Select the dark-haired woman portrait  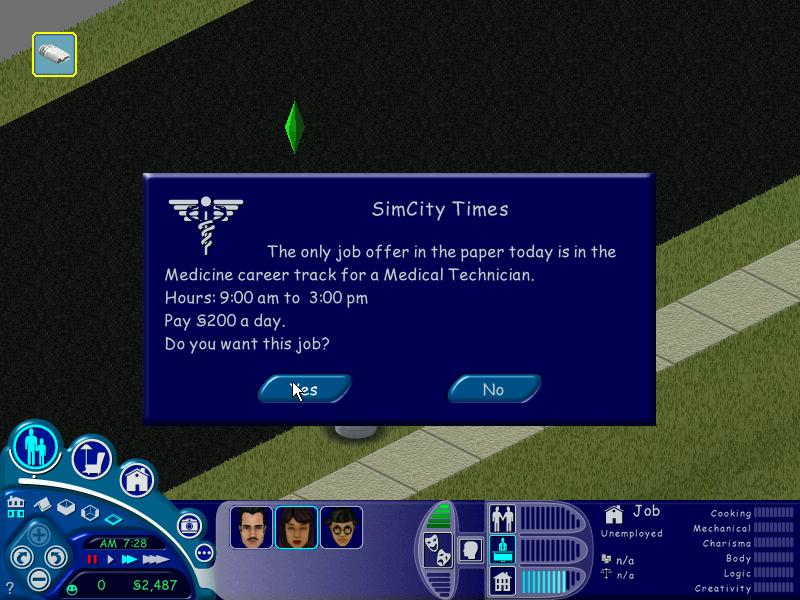pos(296,527)
